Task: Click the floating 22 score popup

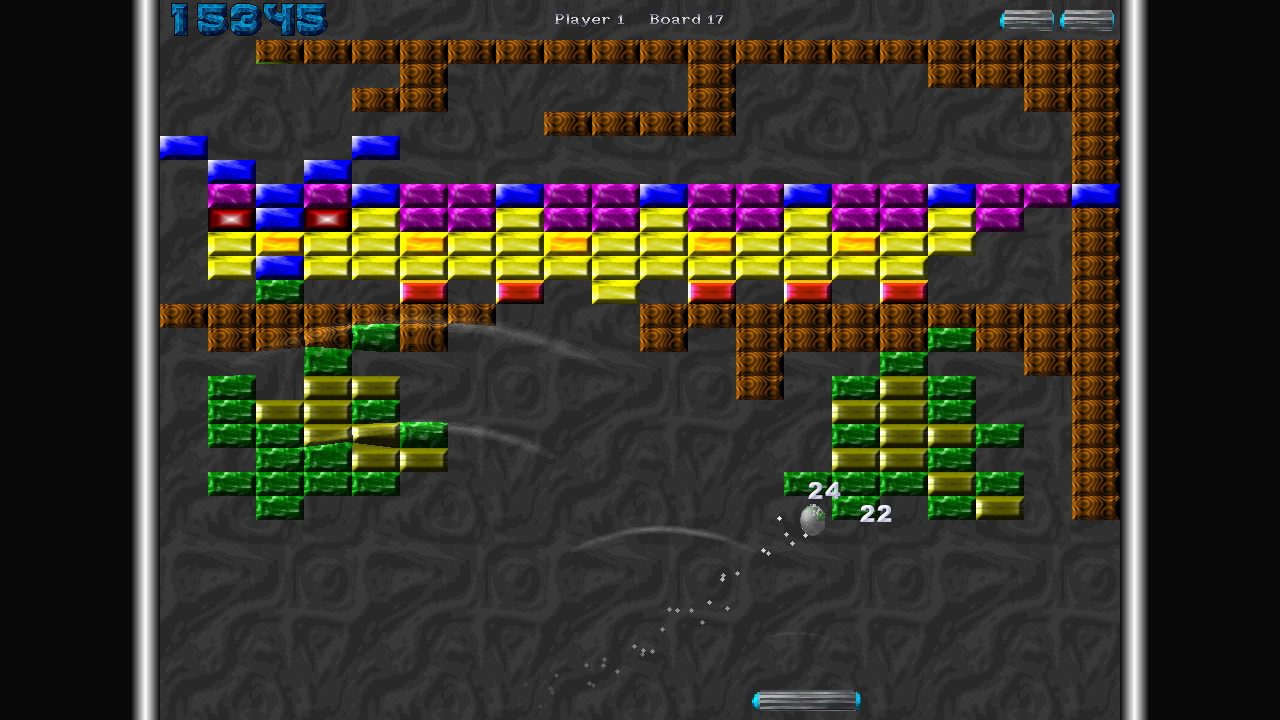Action: click(874, 515)
